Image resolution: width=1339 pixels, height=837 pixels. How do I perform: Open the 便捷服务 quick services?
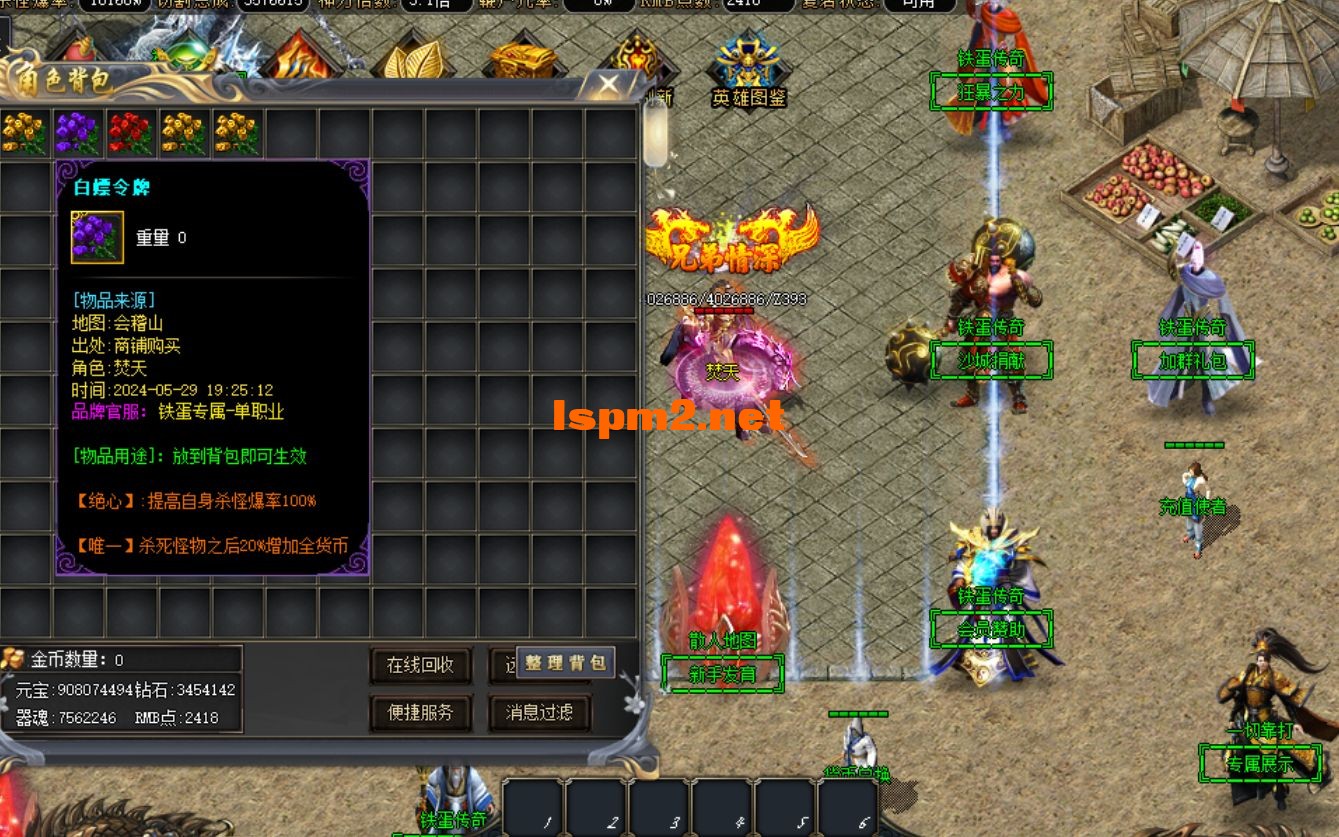click(420, 712)
